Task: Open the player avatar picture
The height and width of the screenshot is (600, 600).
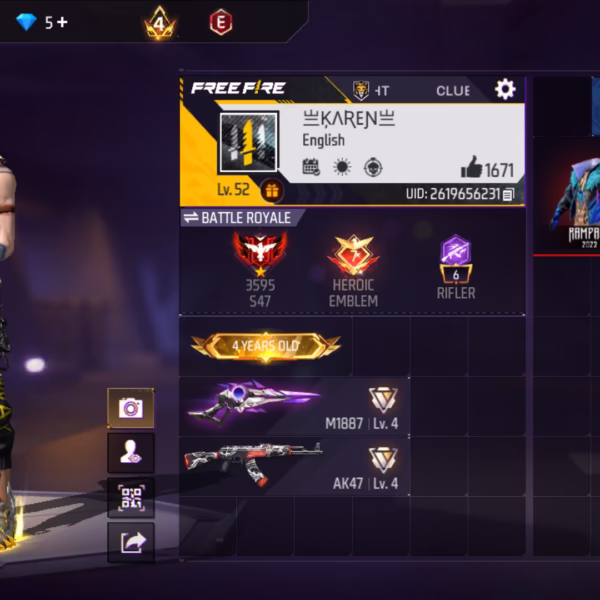Action: click(248, 142)
